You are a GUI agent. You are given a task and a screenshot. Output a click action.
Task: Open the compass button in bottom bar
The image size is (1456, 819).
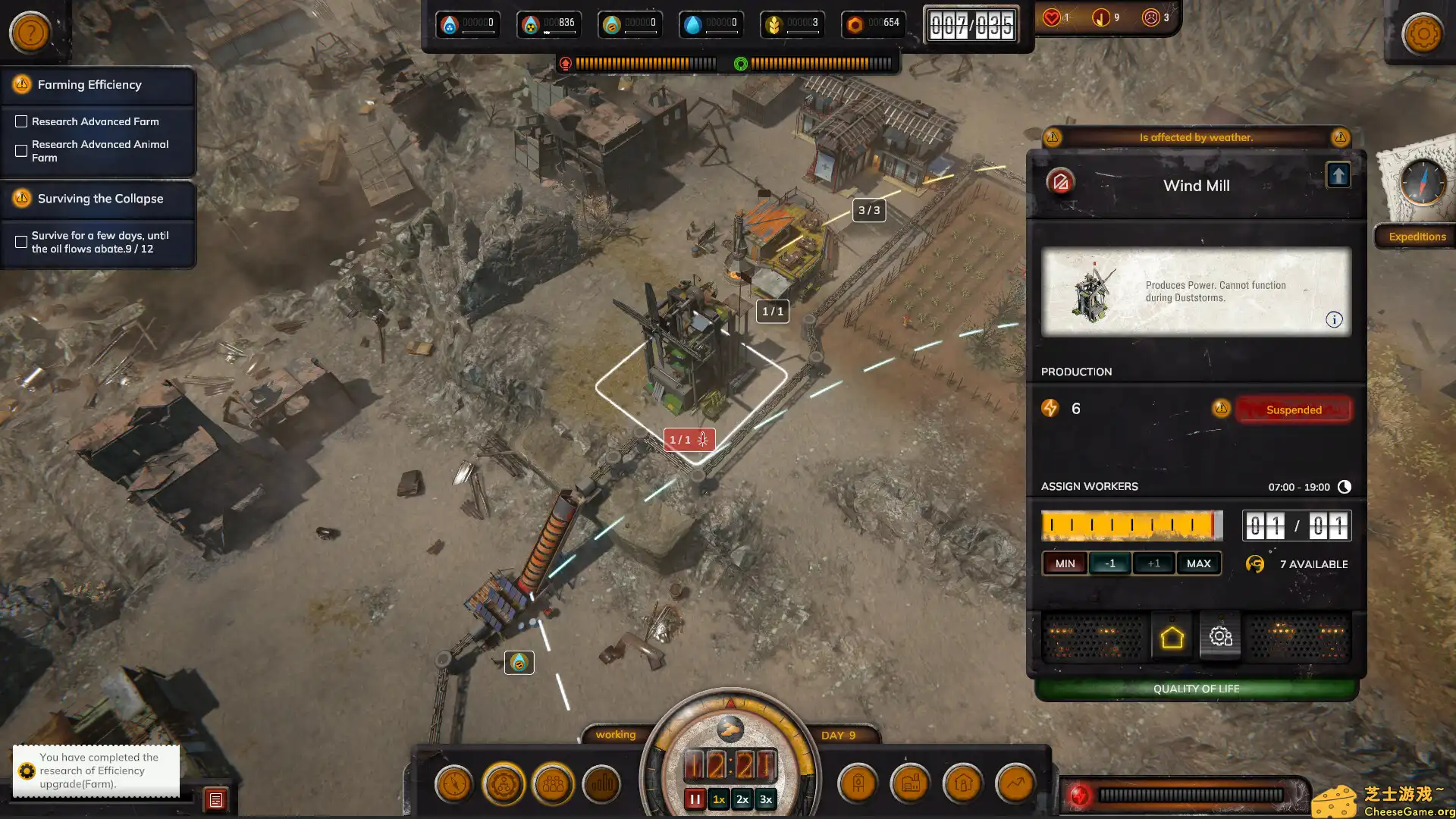[x=454, y=784]
